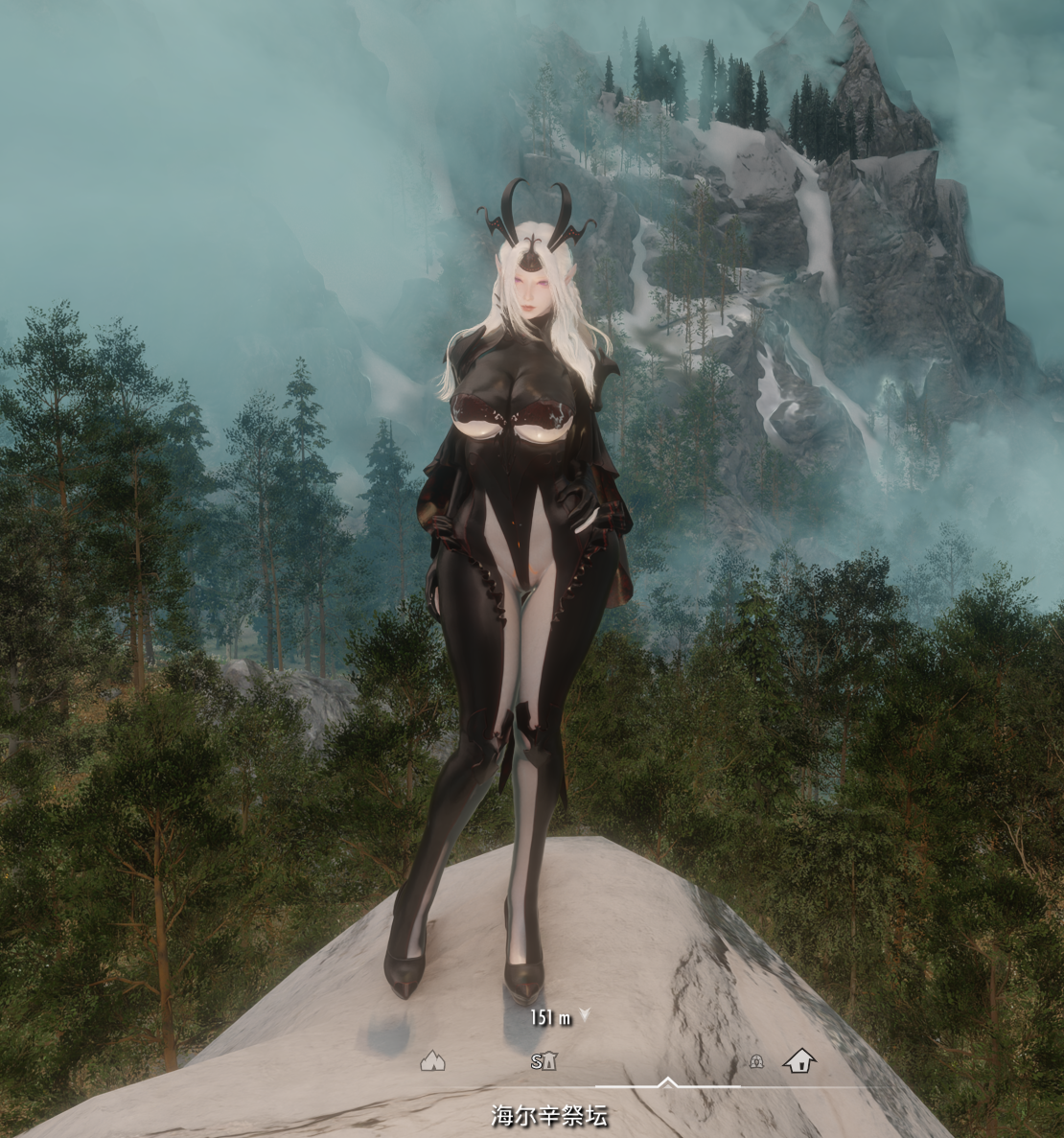Click the house marker on the compass
Image resolution: width=1064 pixels, height=1138 pixels.
coord(798,1060)
